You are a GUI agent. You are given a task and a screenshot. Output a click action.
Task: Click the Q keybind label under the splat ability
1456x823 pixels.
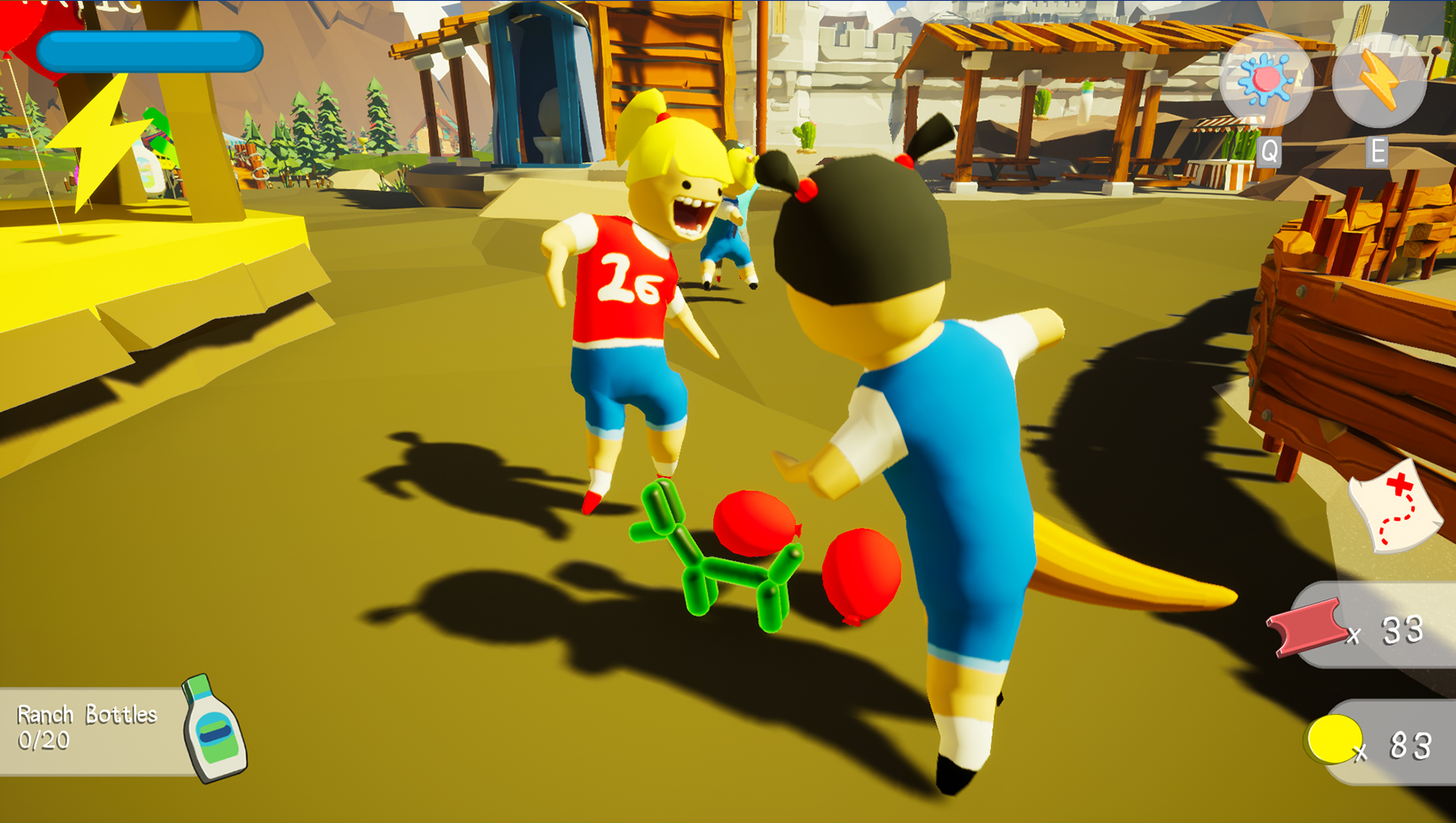pyautogui.click(x=1268, y=153)
